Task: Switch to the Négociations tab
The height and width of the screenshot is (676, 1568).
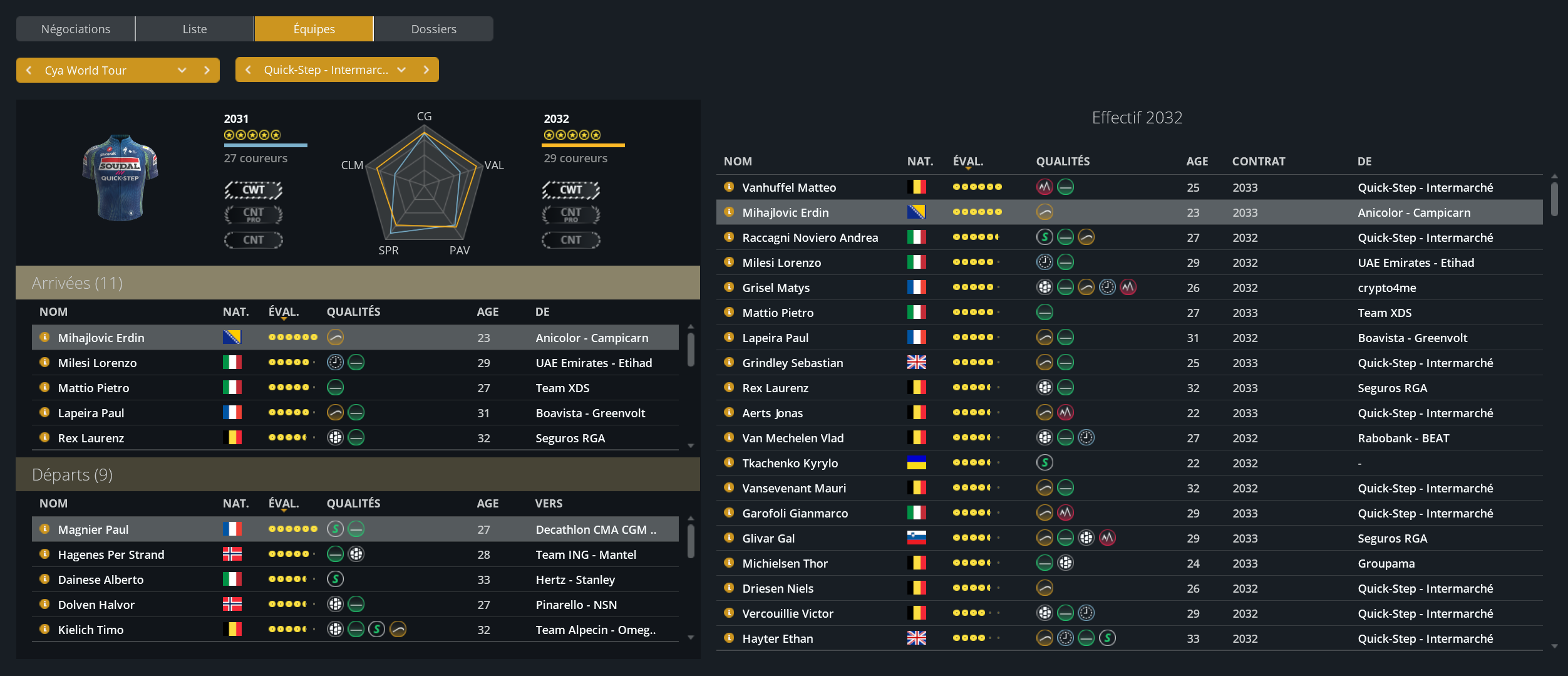Action: coord(75,29)
